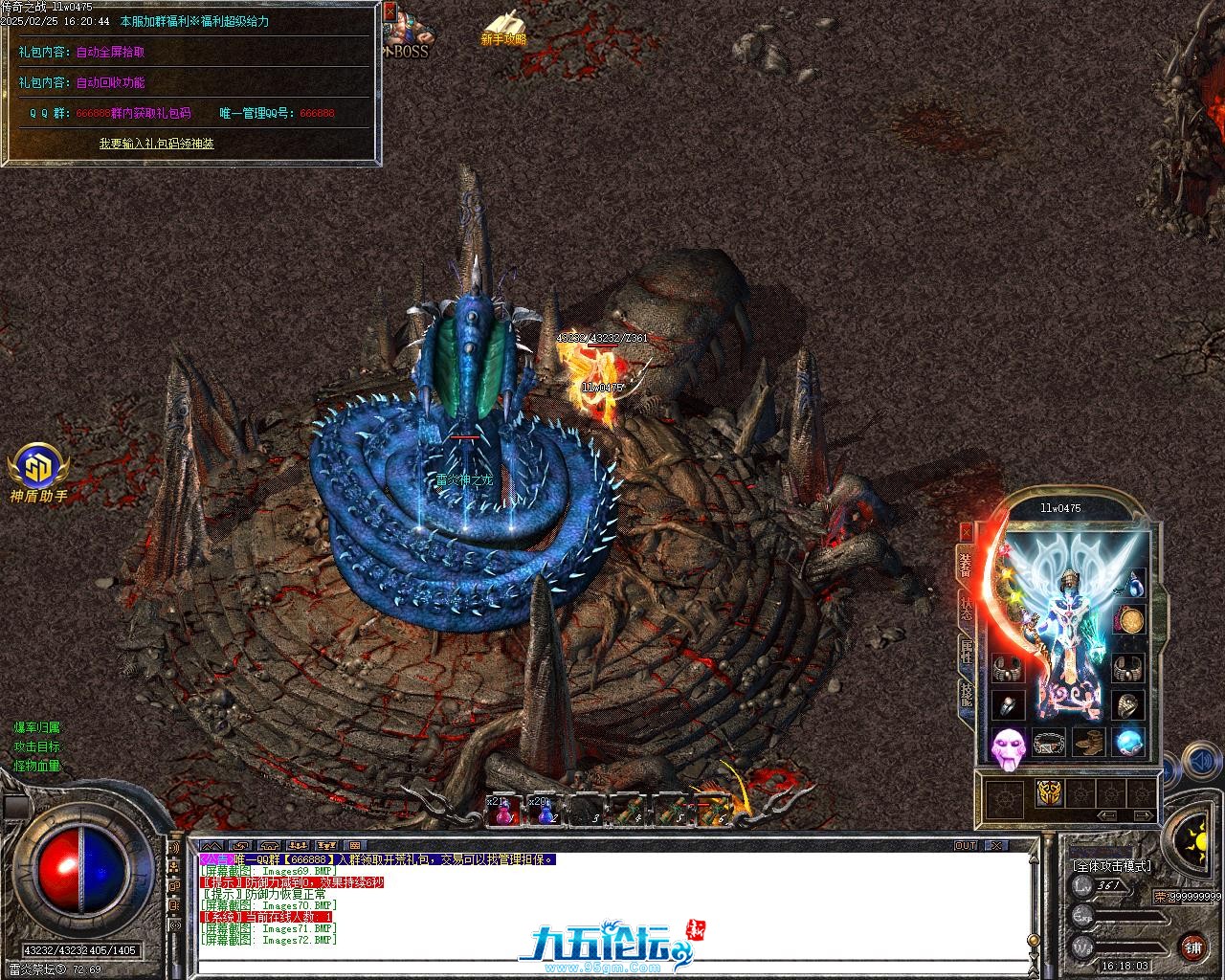
Task: Close the character equipment panel
Action: [x=966, y=531]
